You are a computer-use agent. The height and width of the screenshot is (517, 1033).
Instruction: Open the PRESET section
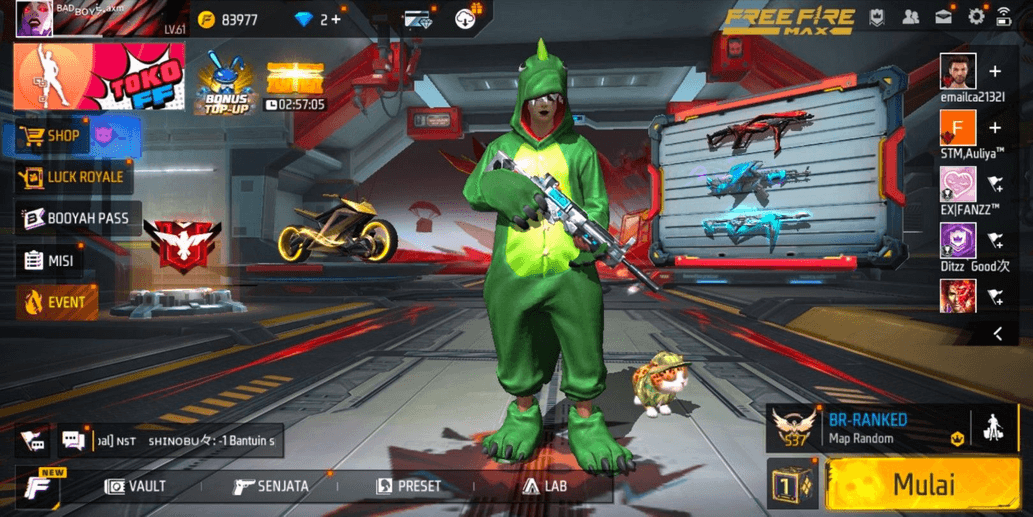pyautogui.click(x=408, y=486)
